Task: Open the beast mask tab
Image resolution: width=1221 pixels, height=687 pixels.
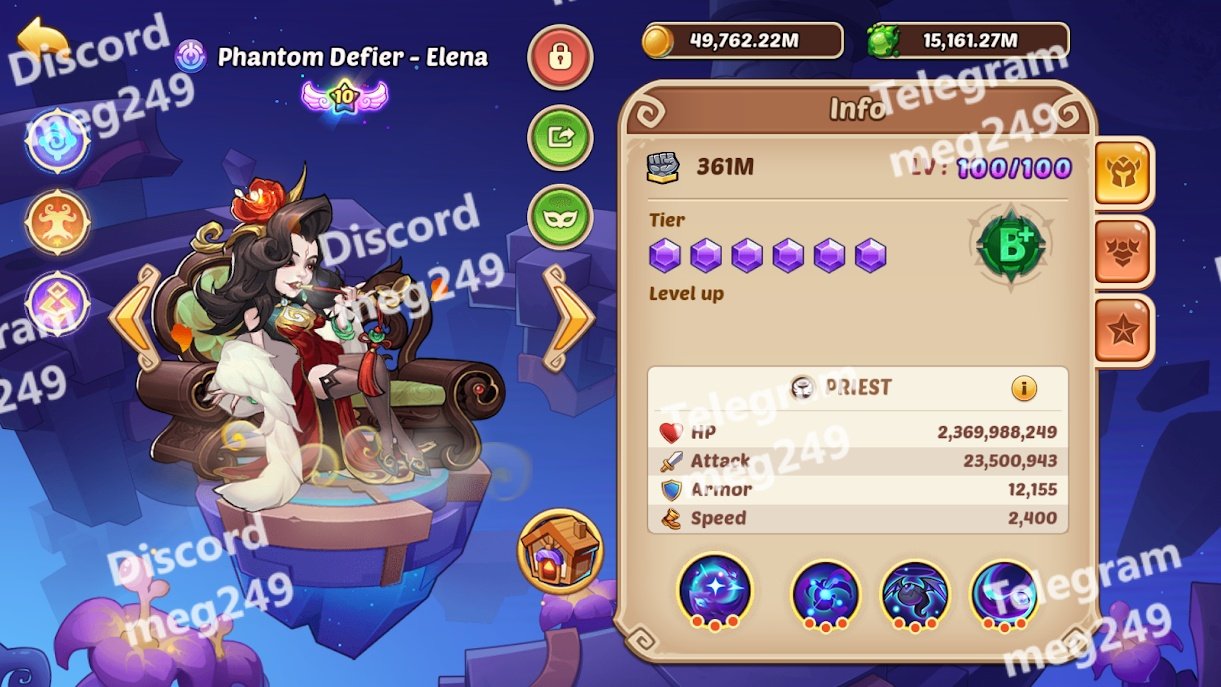Action: [x=1124, y=252]
